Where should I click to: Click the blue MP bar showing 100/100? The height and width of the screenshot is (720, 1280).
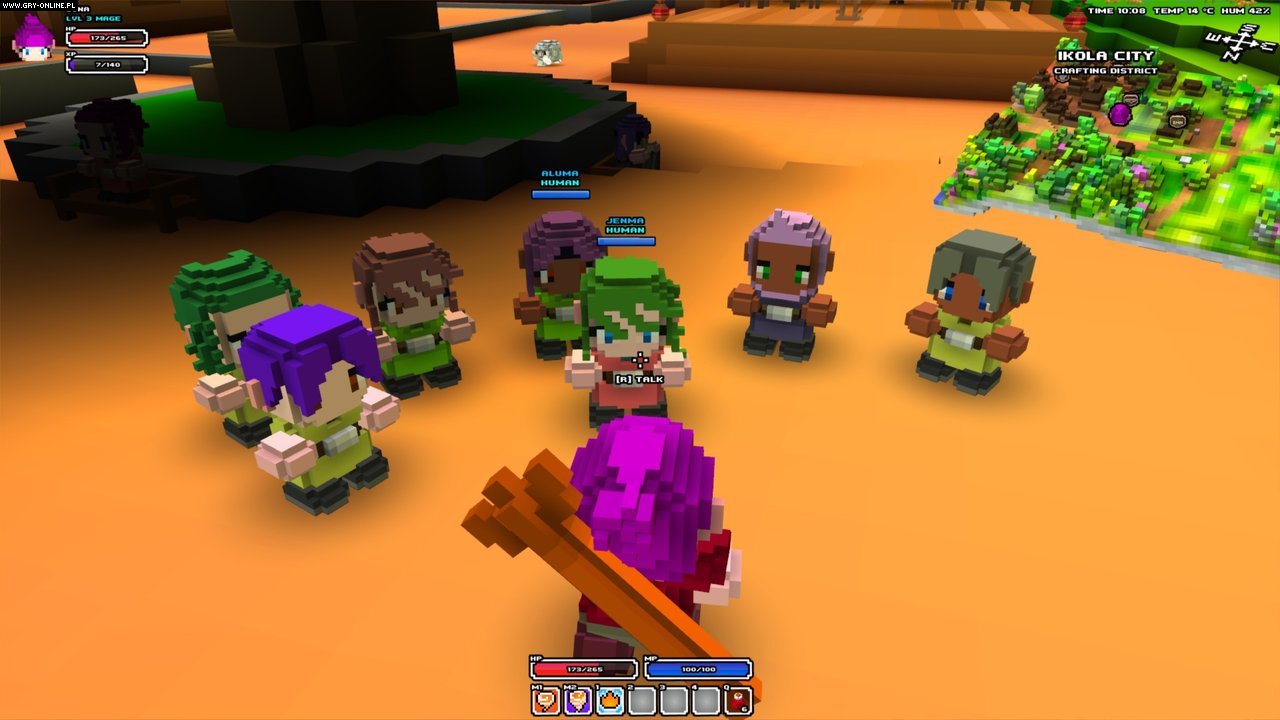(x=700, y=667)
